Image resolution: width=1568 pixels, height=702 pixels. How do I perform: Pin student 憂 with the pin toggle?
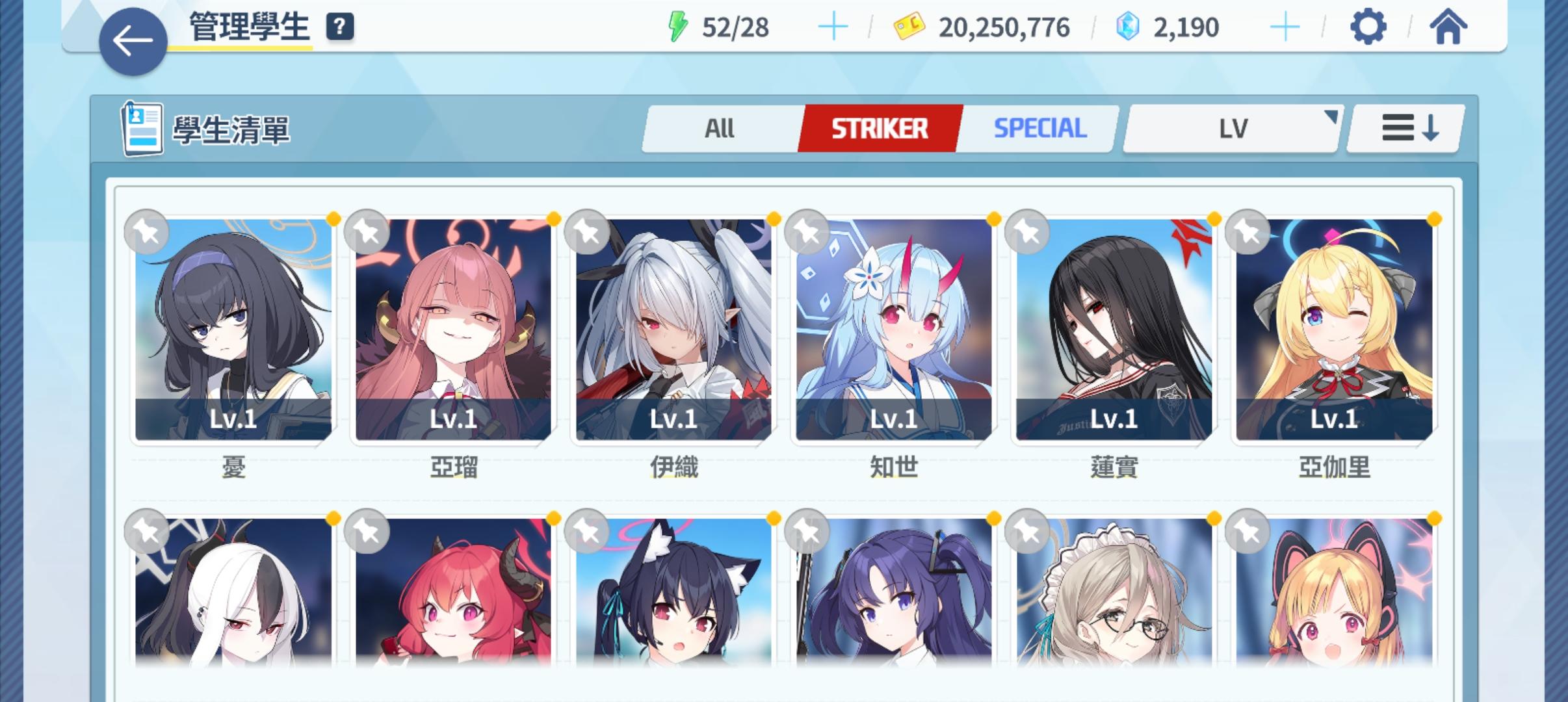coord(146,232)
